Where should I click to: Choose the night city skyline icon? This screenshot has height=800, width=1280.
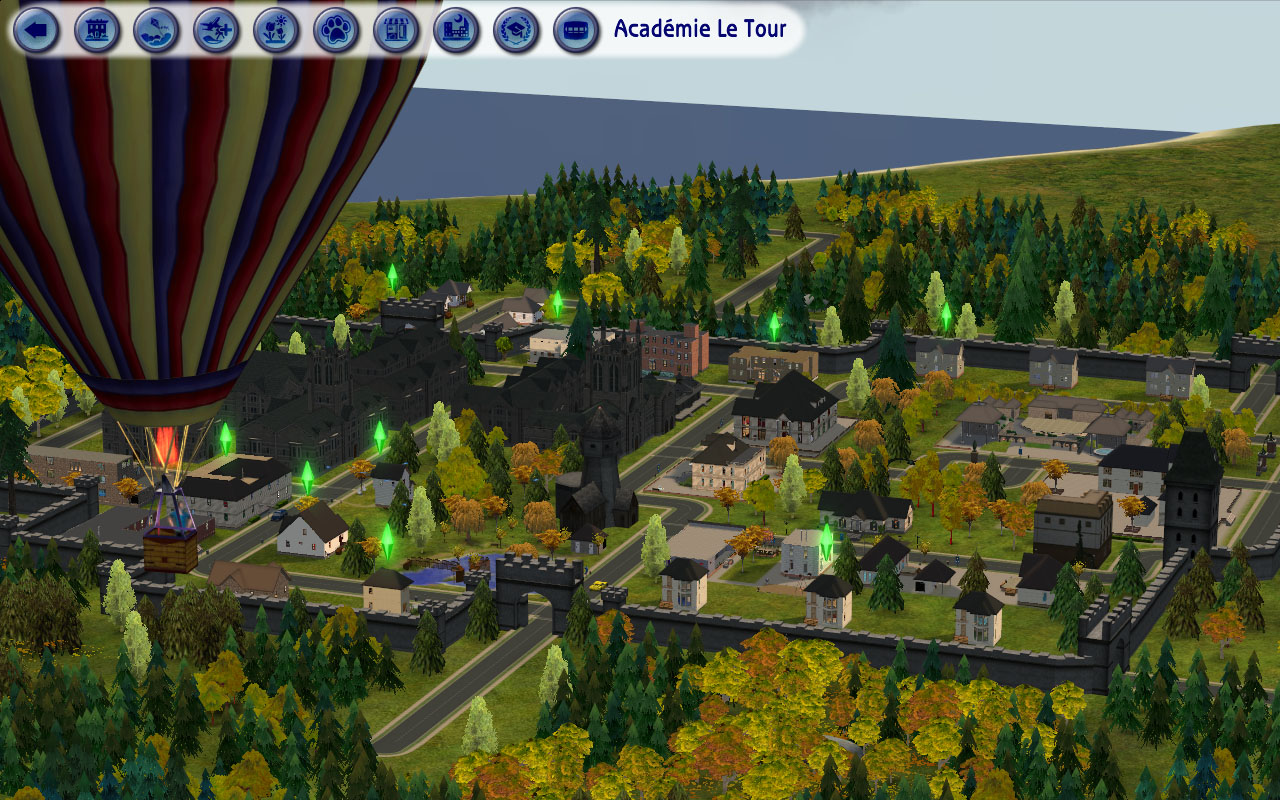tap(456, 30)
